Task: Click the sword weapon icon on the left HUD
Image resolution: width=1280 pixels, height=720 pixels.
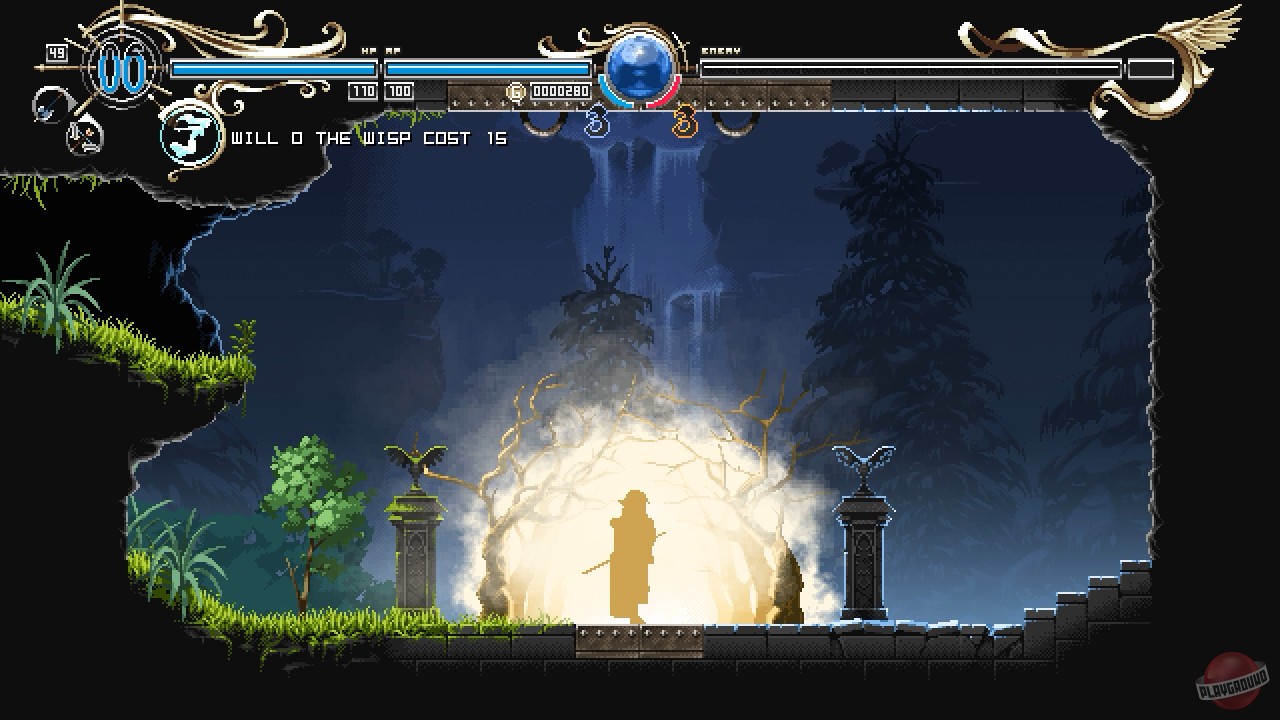Action: tap(47, 105)
